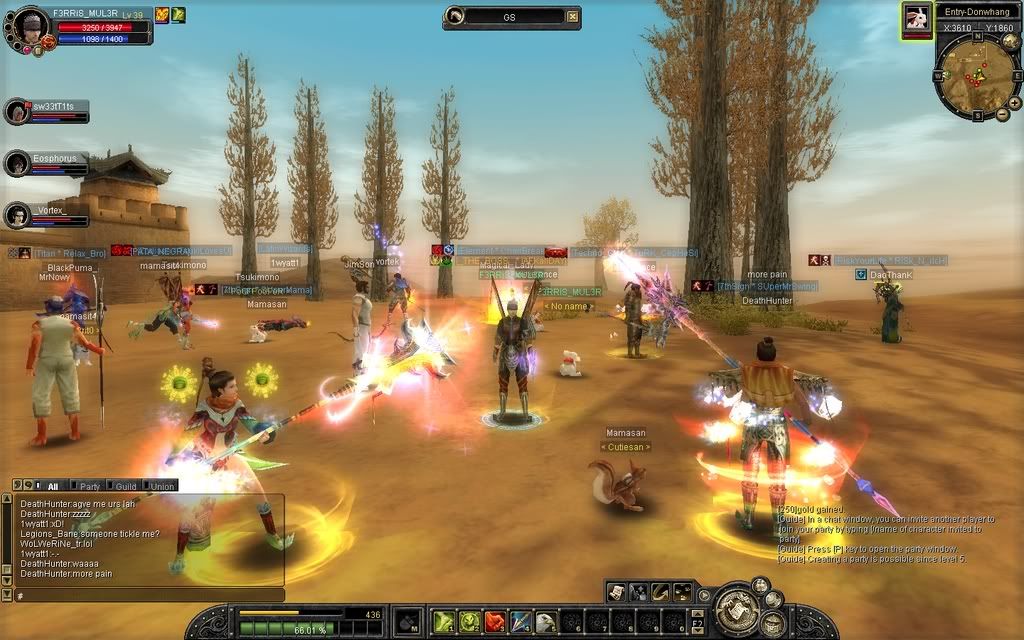Open the rabbit pet portrait
Screen dimensions: 1024x640
[x=916, y=18]
